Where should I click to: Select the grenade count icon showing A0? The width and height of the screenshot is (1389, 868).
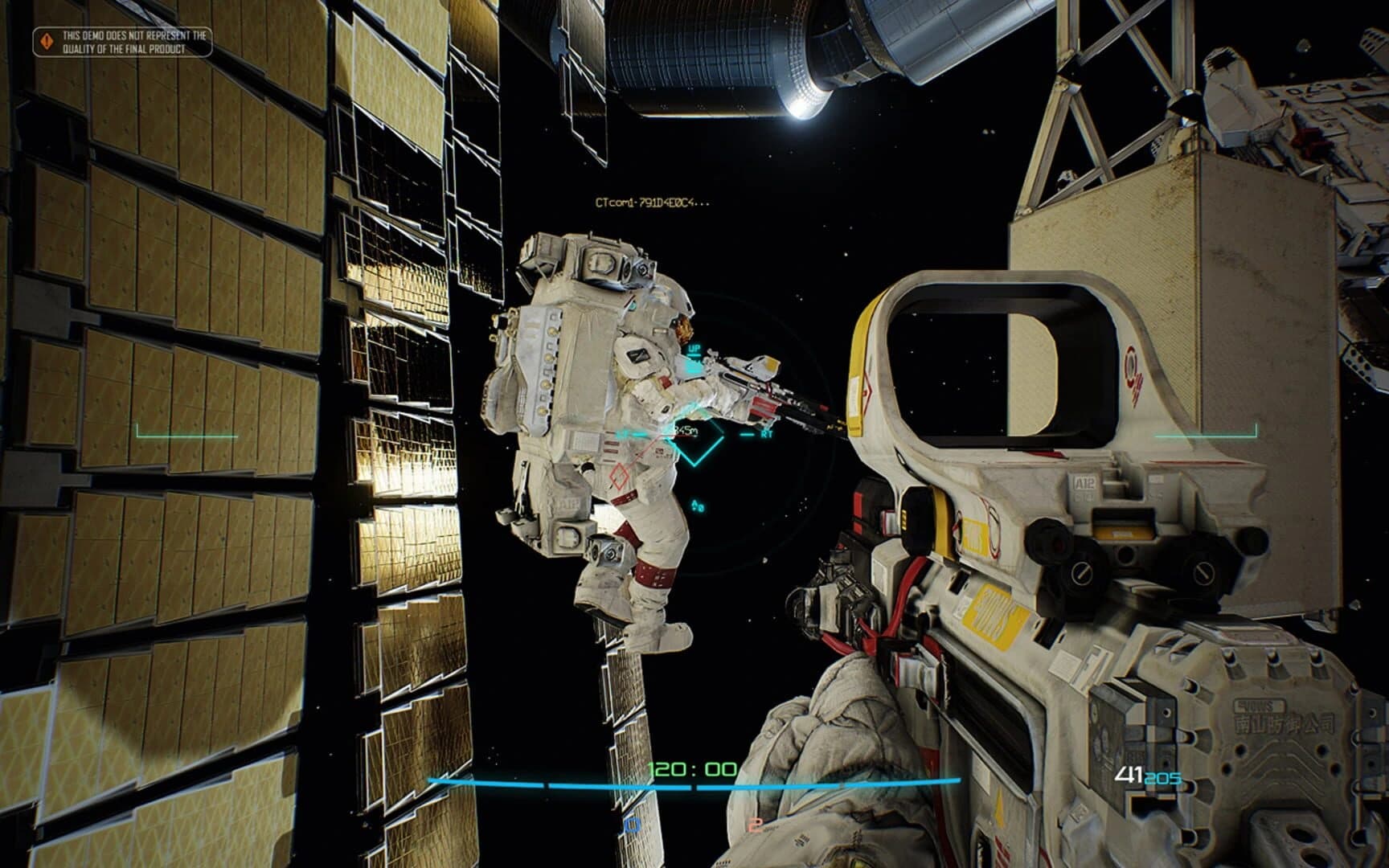tap(698, 505)
